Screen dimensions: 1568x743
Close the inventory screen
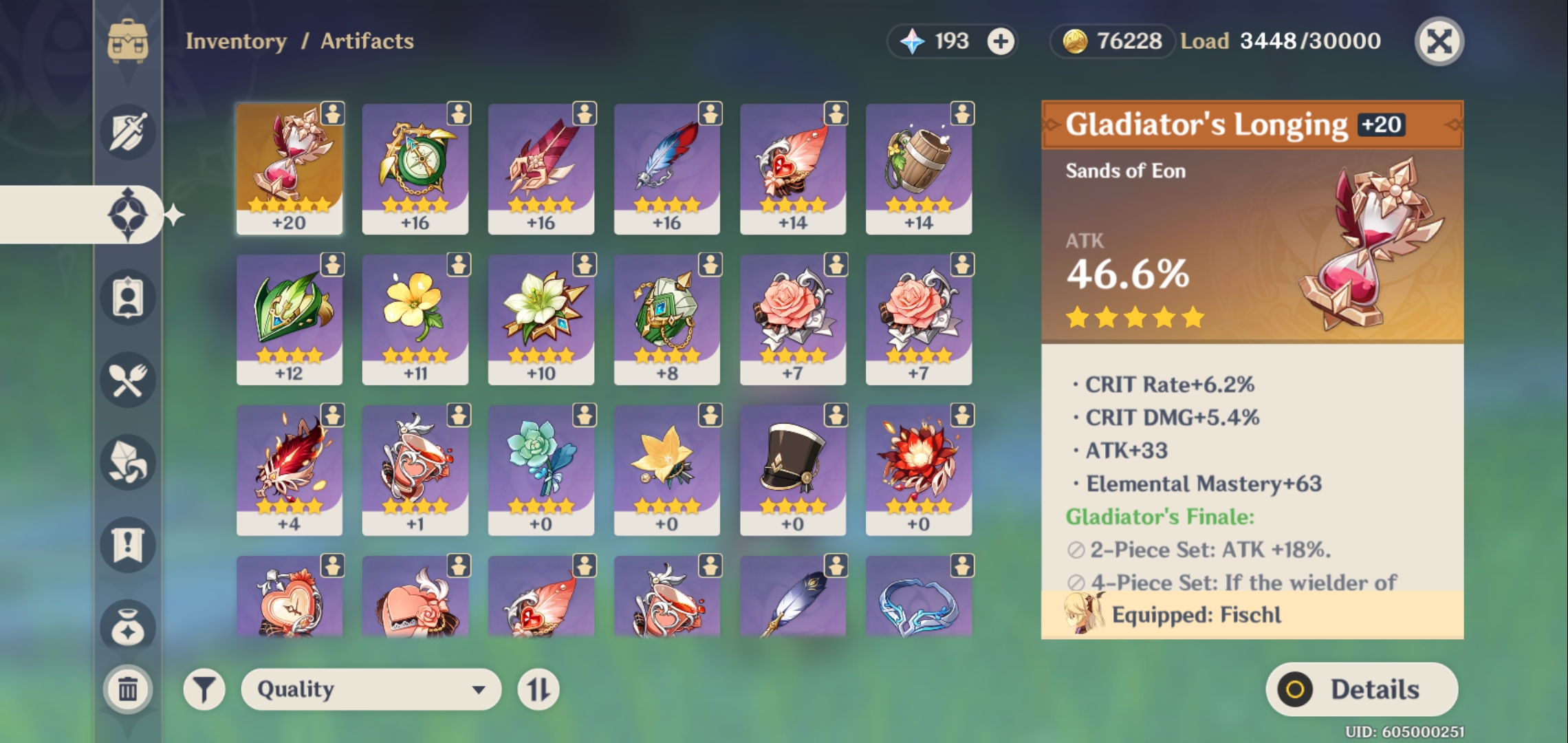click(x=1439, y=41)
